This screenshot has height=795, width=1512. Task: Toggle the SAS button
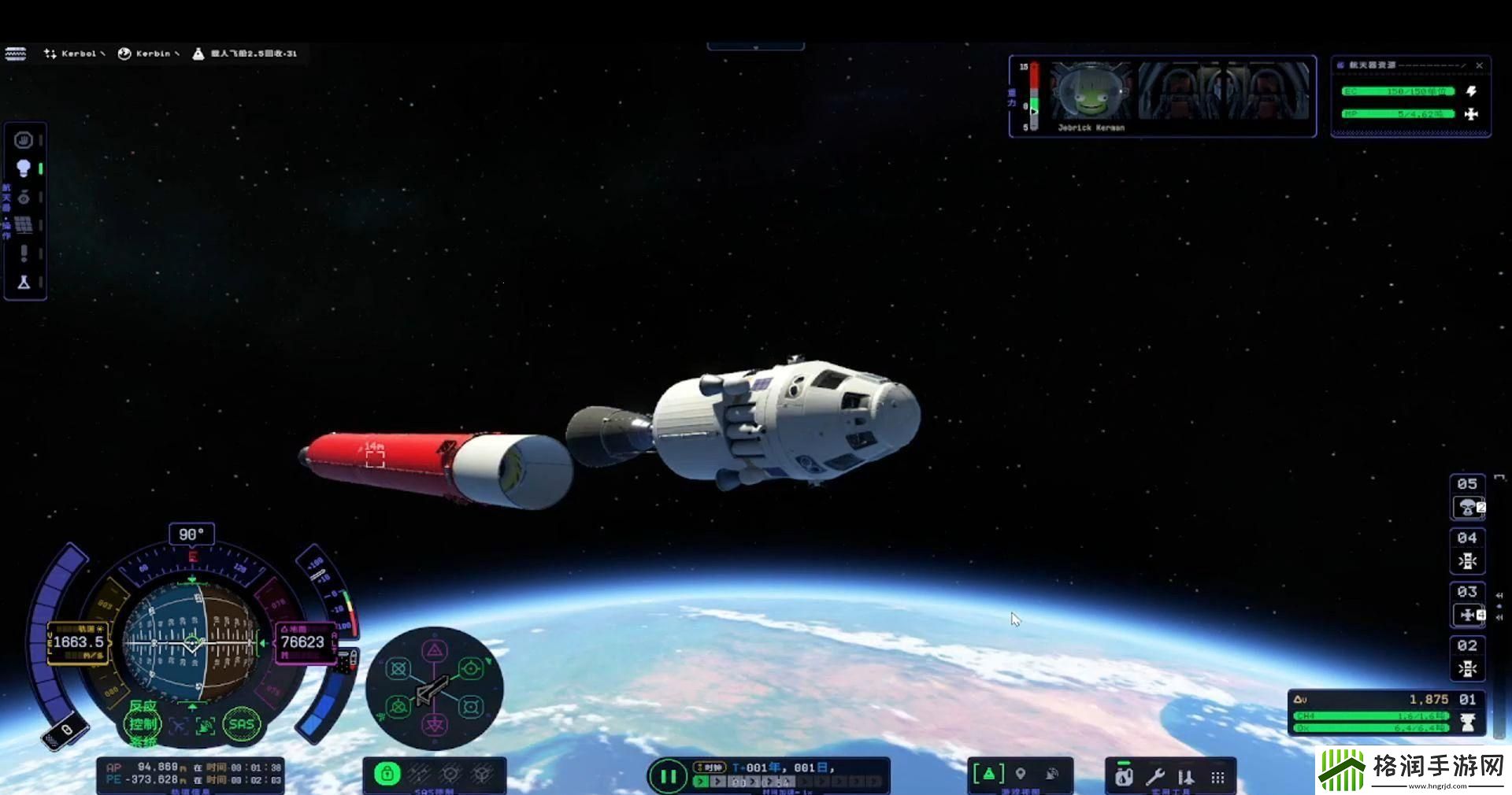pos(241,724)
